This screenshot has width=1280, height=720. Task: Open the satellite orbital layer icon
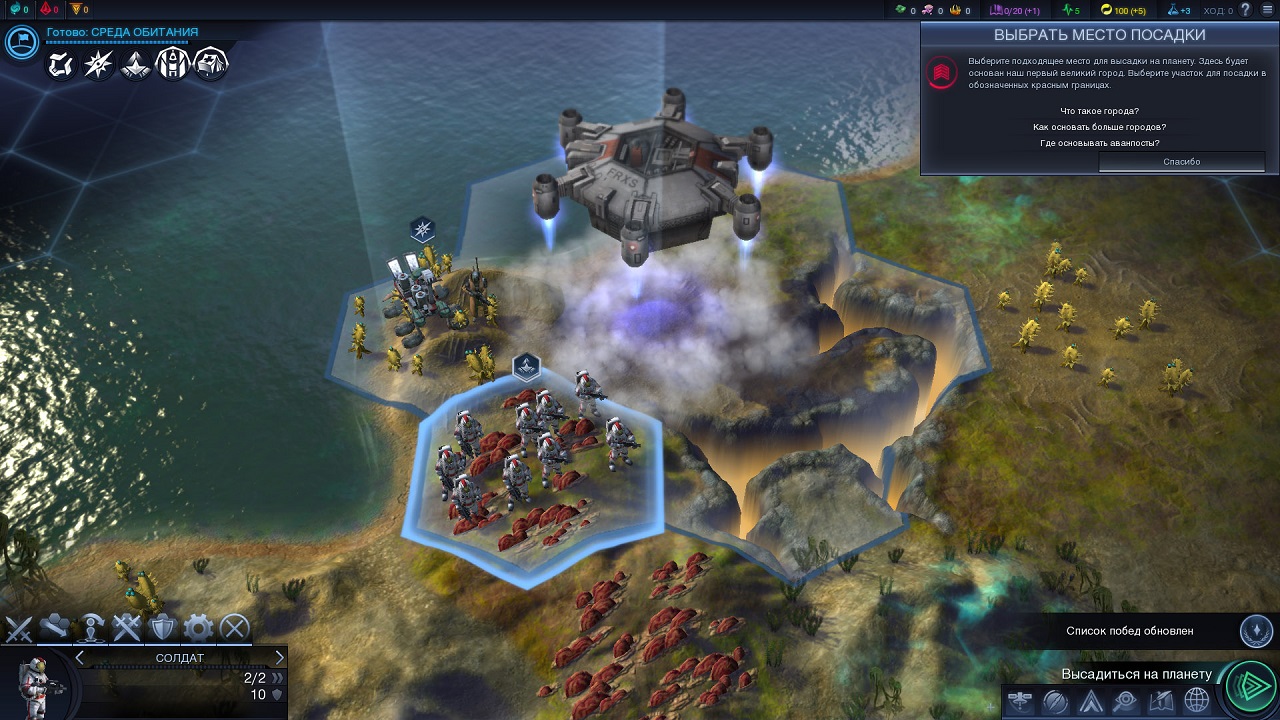(1020, 701)
